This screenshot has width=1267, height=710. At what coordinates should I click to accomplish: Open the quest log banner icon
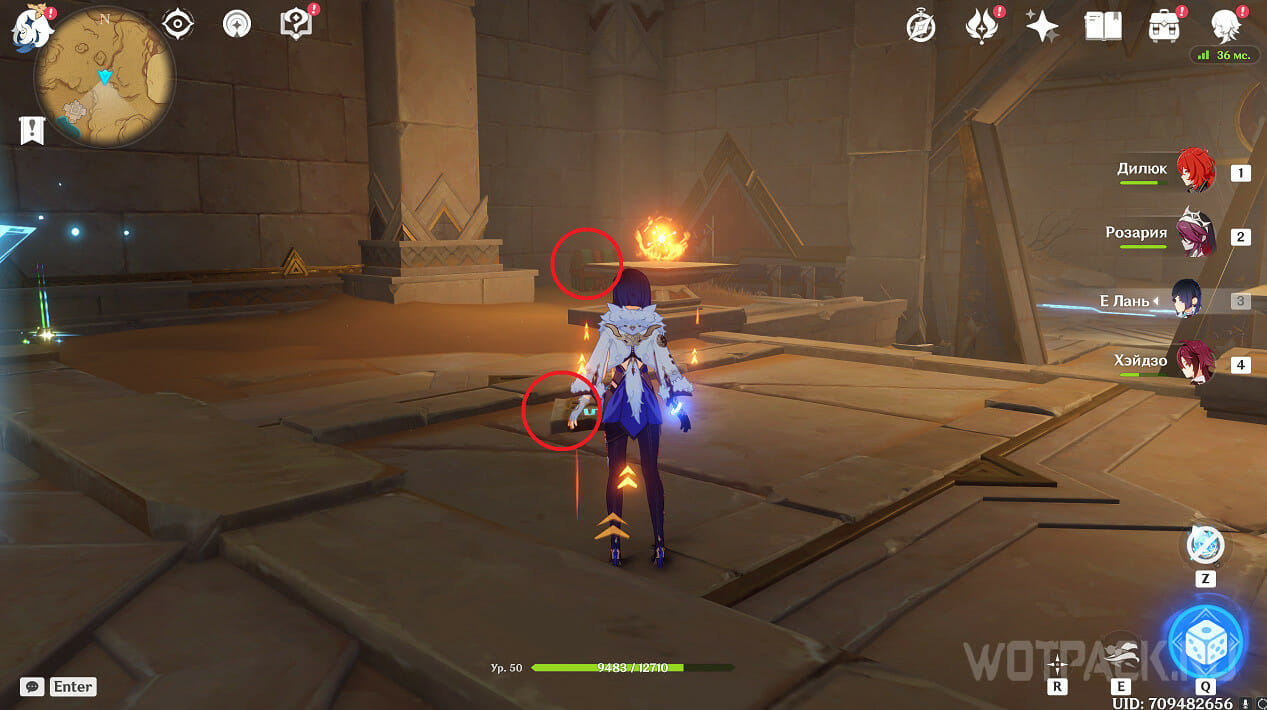coord(32,129)
